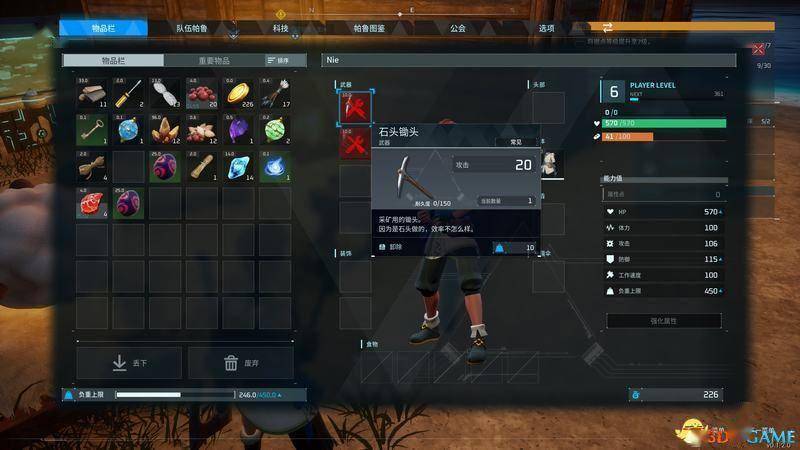Go to the 公会 guild tab
Image resolution: width=800 pixels, height=450 pixels.
457,29
